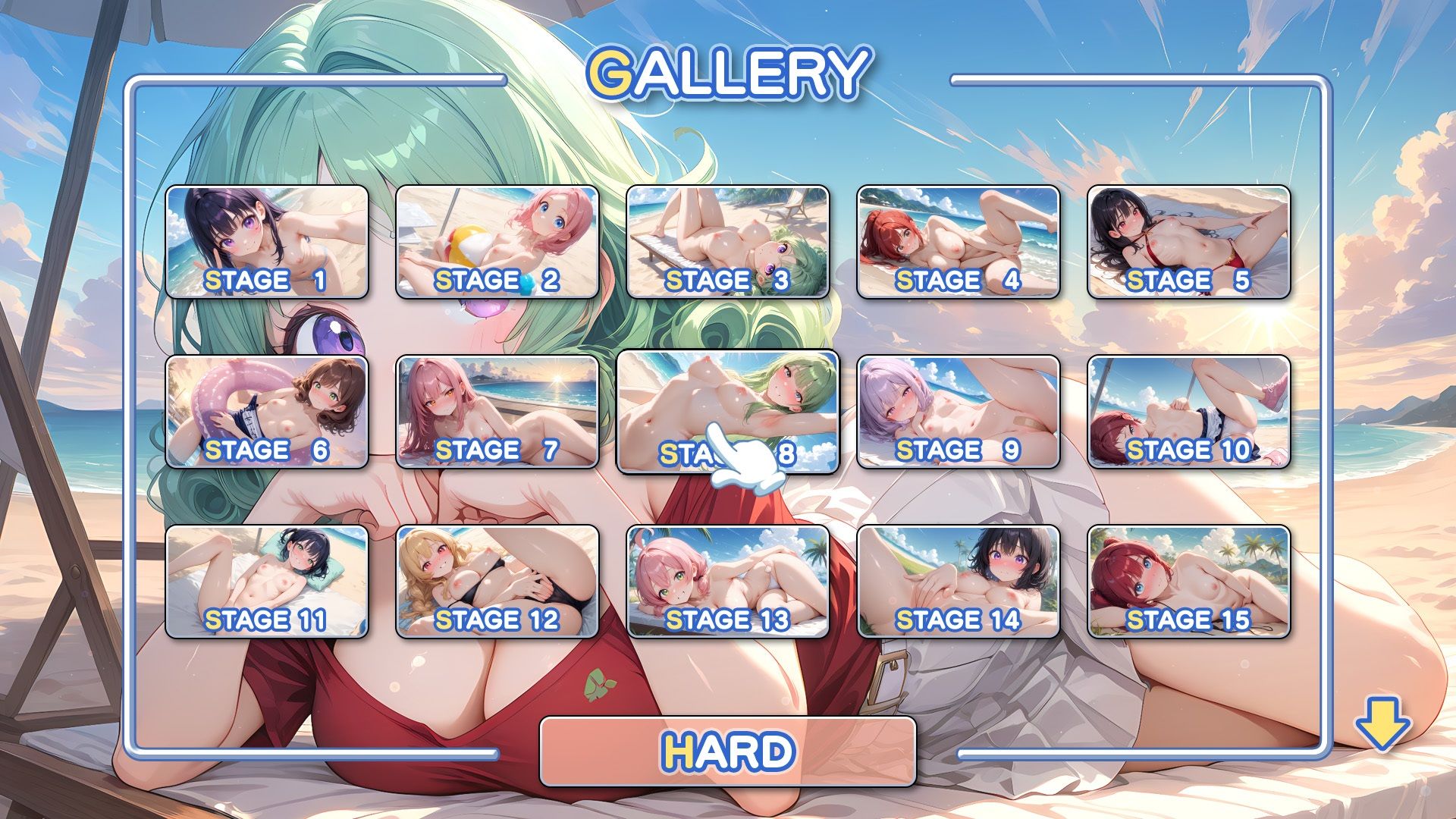
Task: Open the Stage 9 thumbnail
Action: [959, 412]
